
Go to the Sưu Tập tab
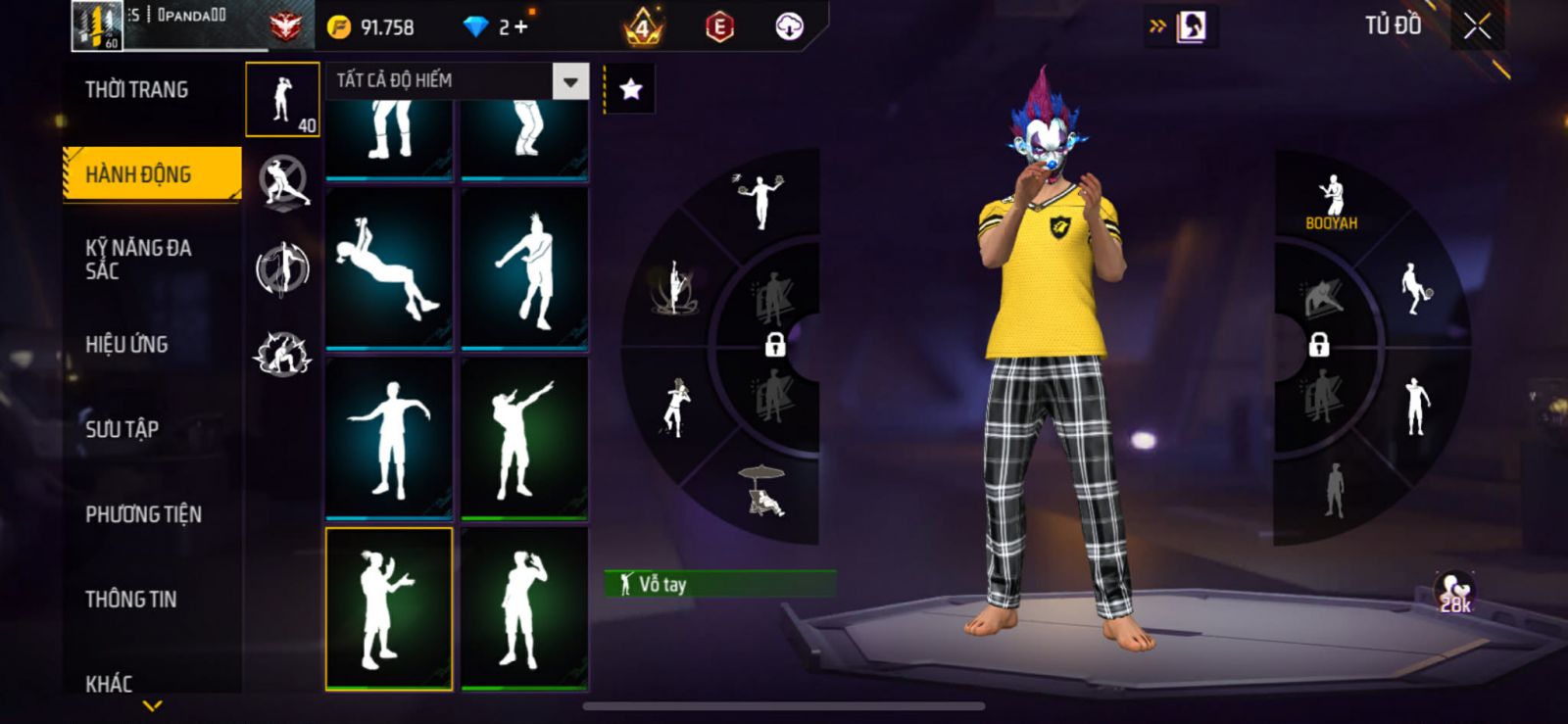click(x=122, y=429)
